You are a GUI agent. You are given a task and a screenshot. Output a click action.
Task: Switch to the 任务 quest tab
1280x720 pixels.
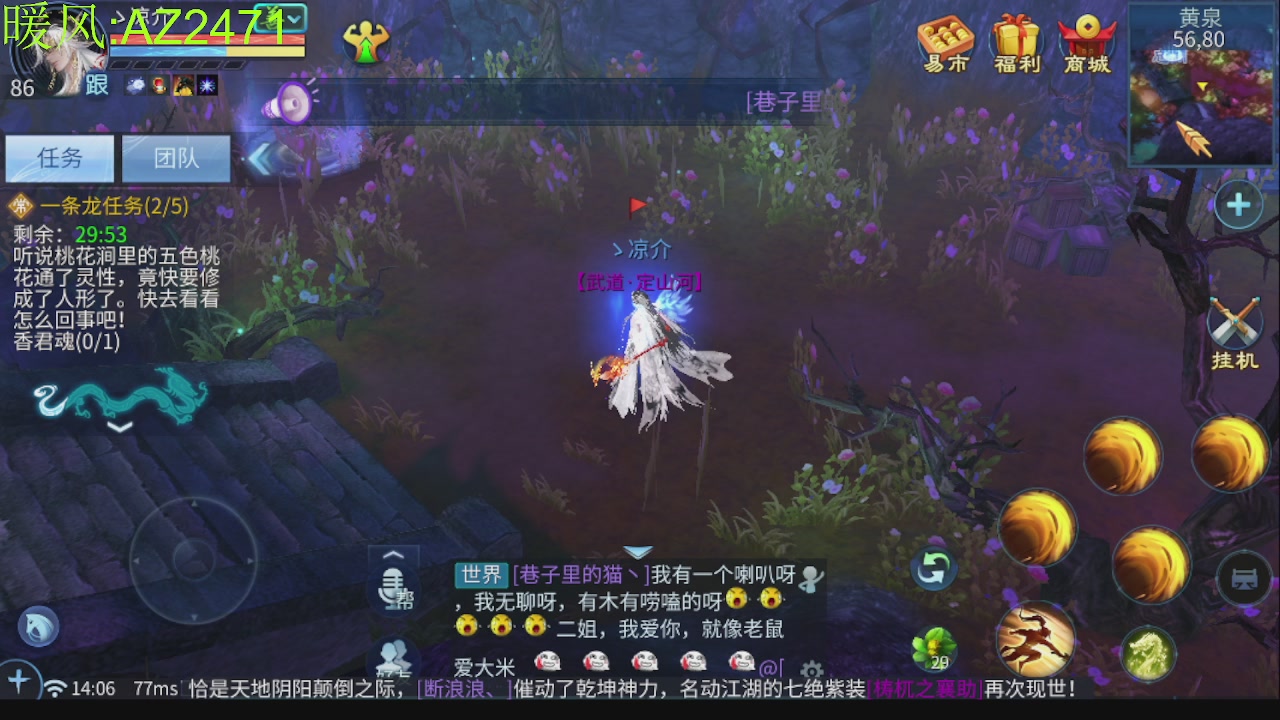pos(58,158)
